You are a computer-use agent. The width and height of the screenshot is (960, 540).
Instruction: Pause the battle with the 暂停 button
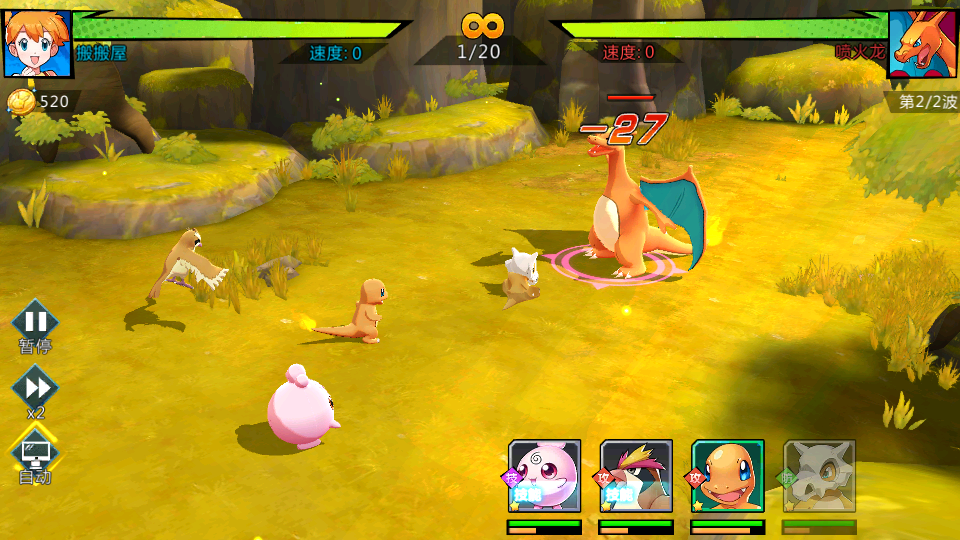(x=36, y=323)
